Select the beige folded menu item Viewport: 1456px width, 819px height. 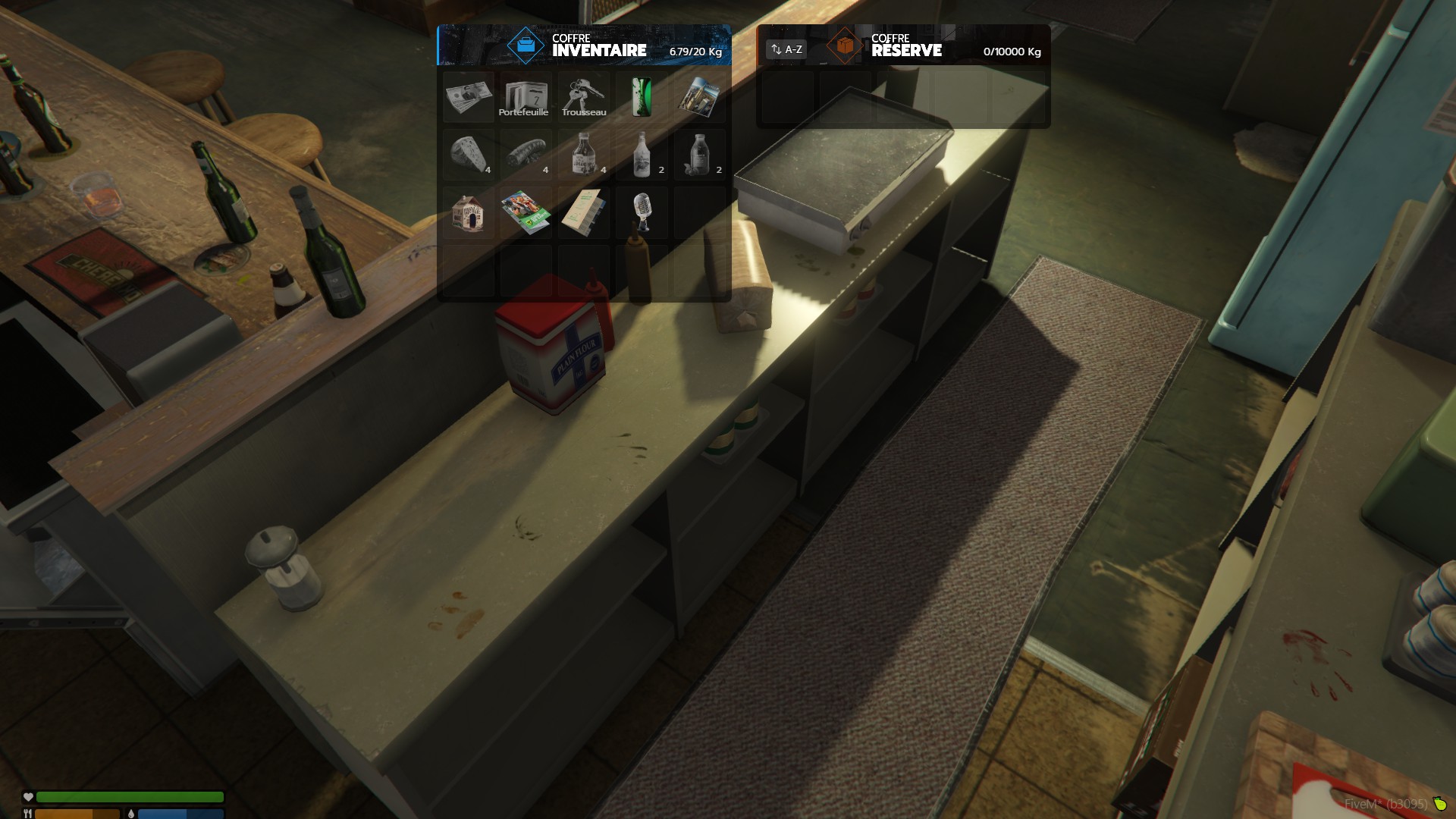[x=583, y=213]
